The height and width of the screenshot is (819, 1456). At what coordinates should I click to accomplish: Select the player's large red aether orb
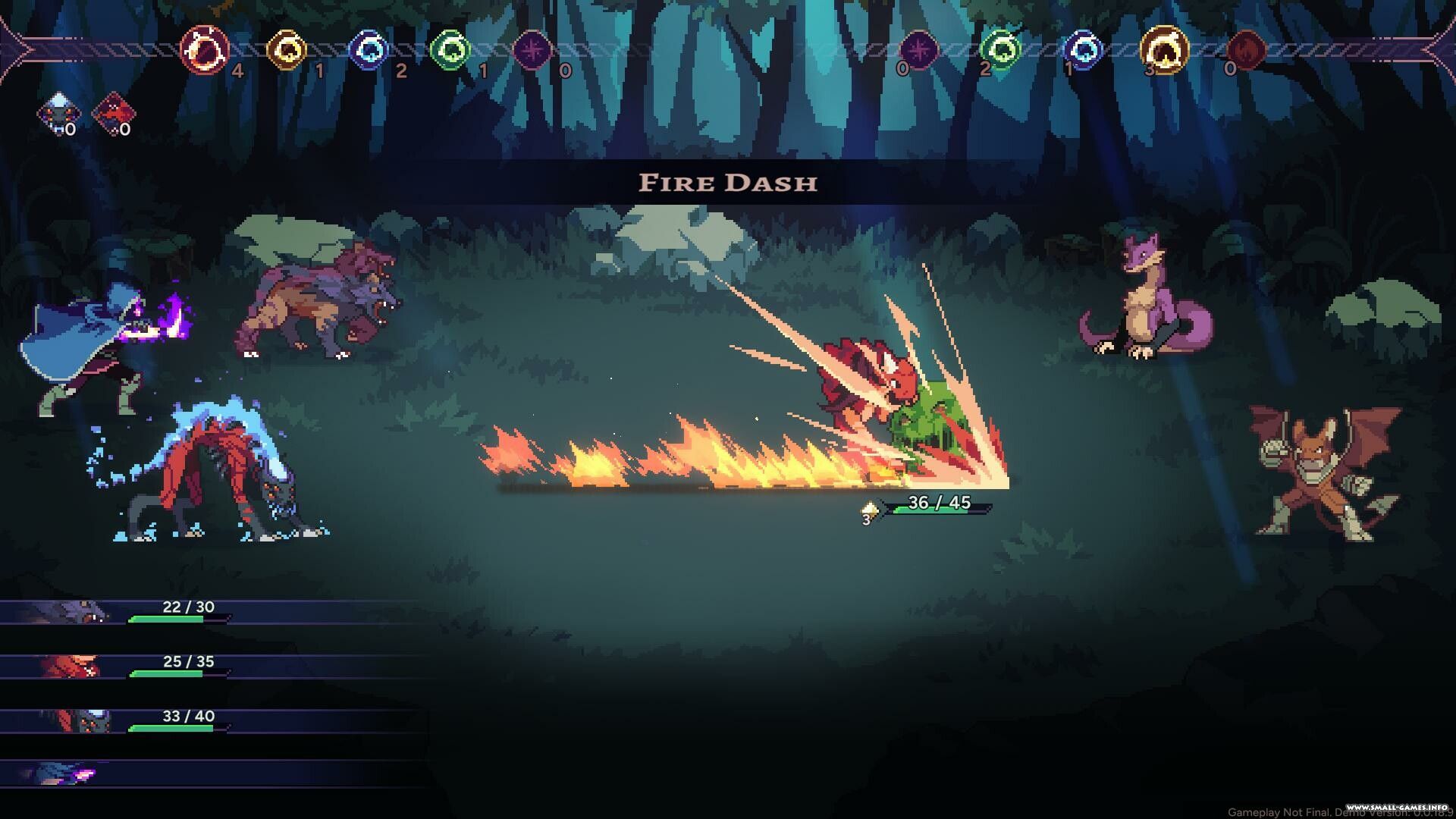[205, 50]
